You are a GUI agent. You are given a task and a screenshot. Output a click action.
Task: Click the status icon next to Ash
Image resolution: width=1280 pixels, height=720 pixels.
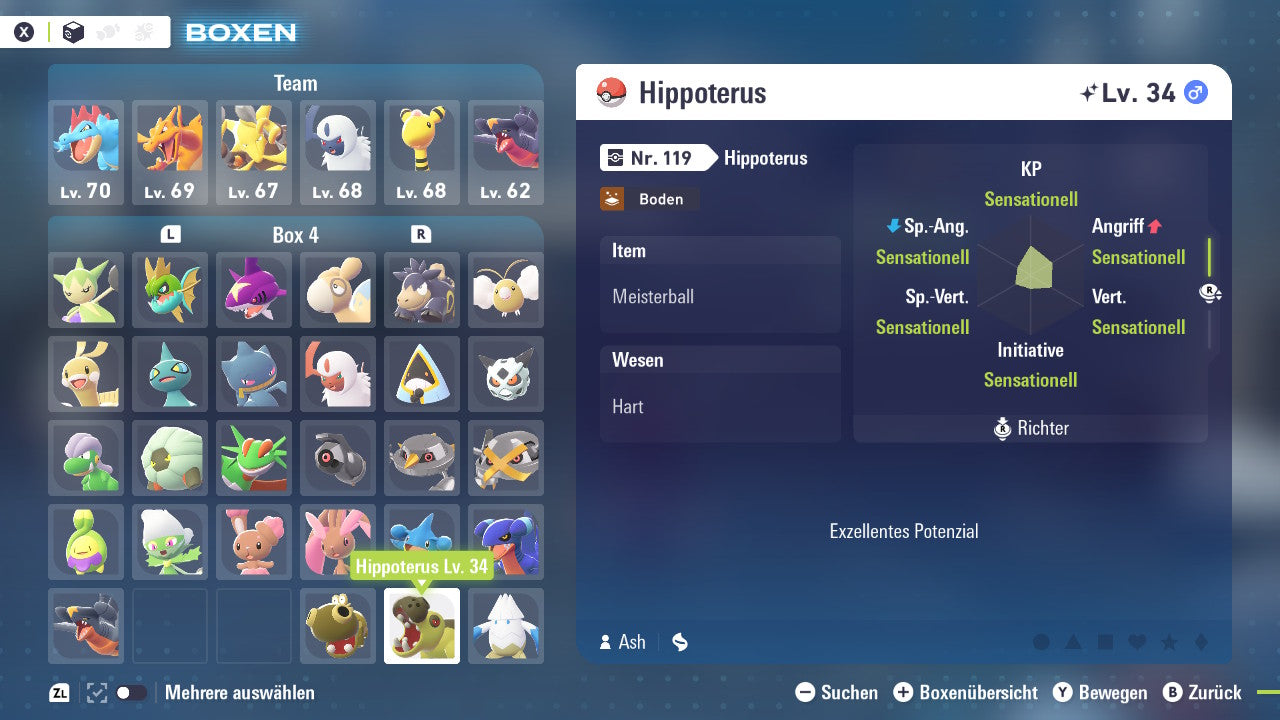(x=680, y=642)
